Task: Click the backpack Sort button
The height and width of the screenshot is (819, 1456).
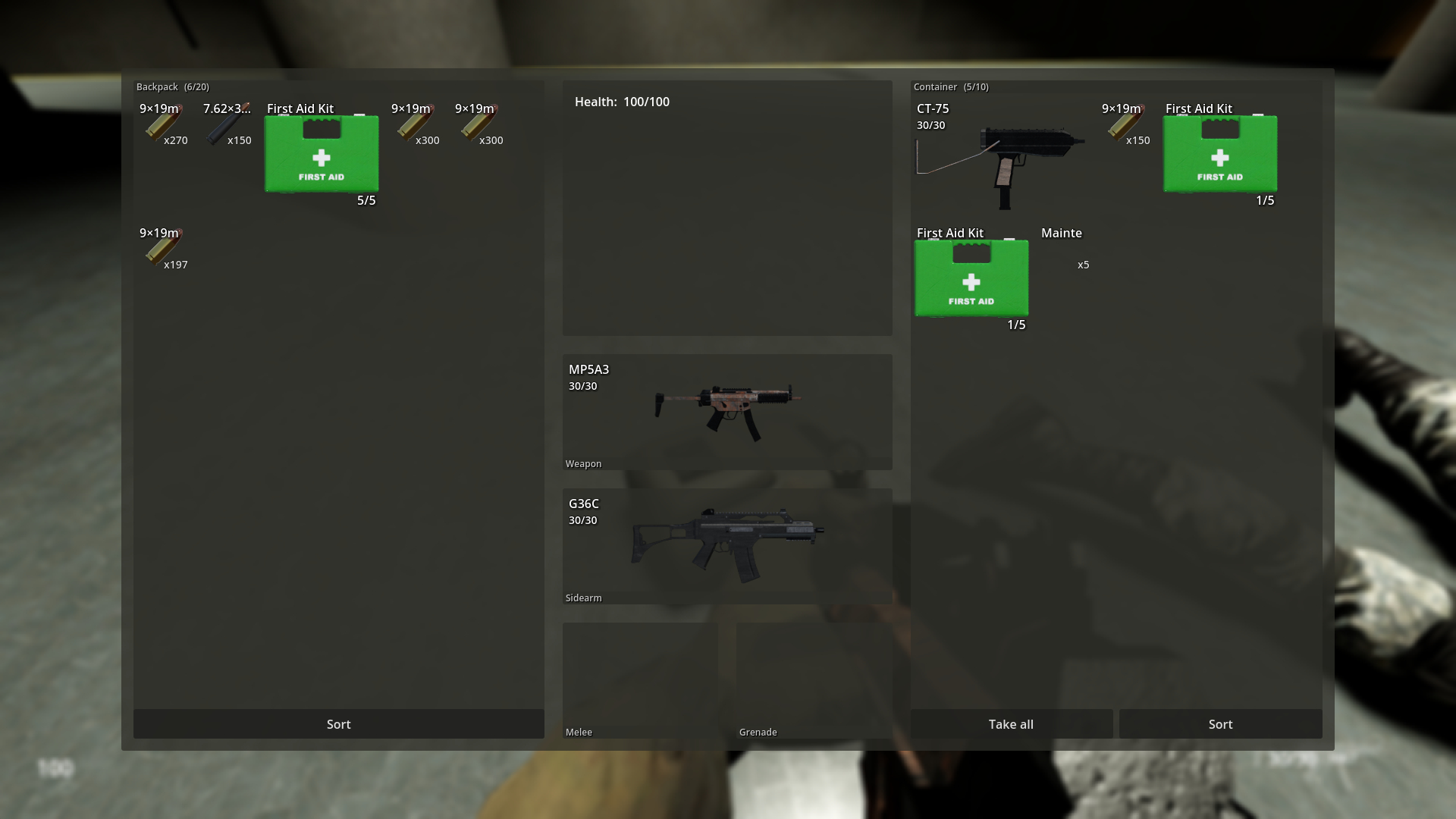Action: pyautogui.click(x=338, y=724)
